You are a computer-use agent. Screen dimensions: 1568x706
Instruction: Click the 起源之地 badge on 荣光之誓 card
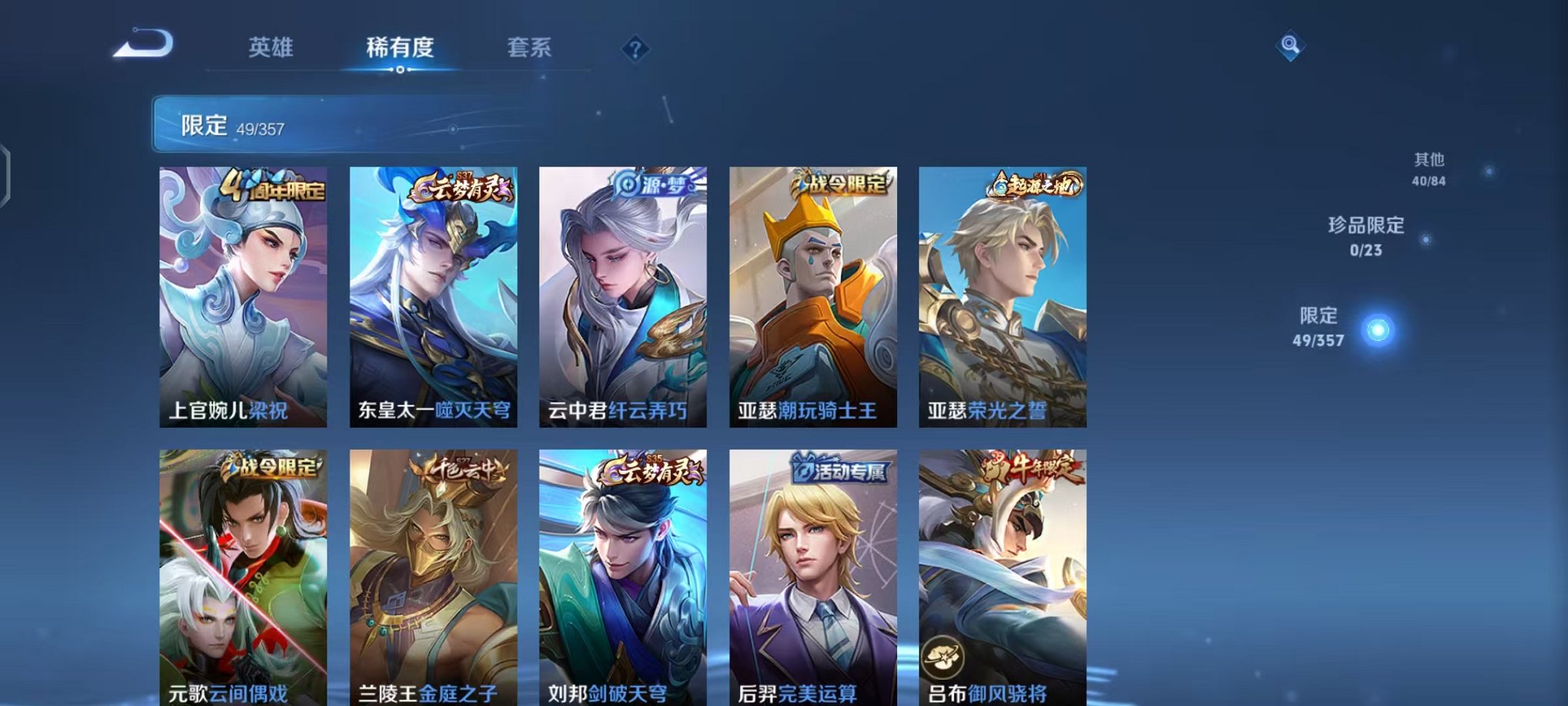pyautogui.click(x=1035, y=185)
